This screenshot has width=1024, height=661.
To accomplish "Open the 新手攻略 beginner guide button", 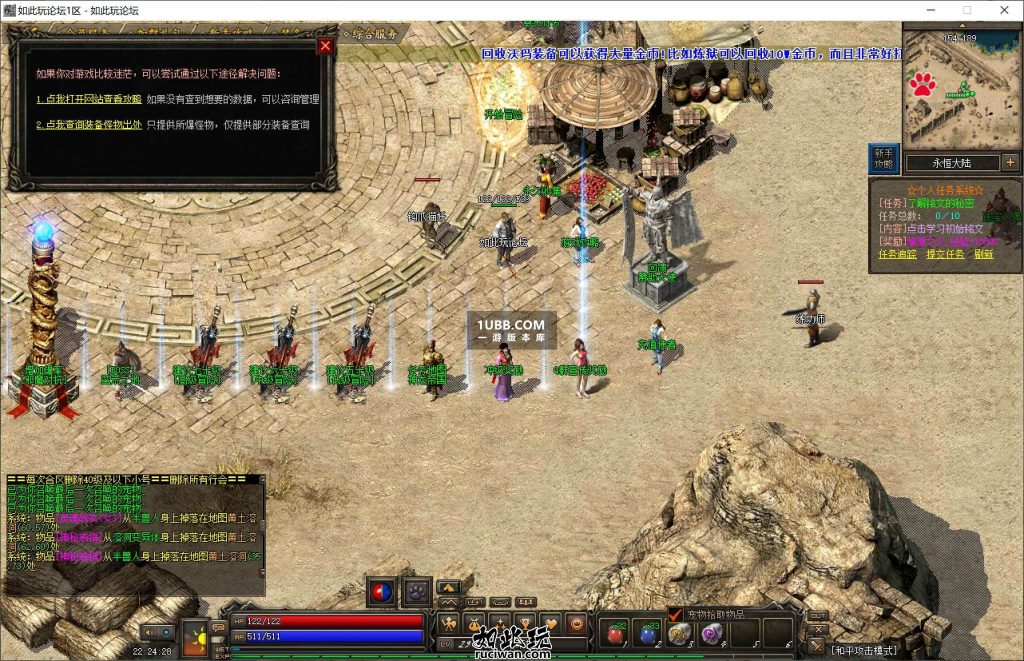I will coord(883,158).
